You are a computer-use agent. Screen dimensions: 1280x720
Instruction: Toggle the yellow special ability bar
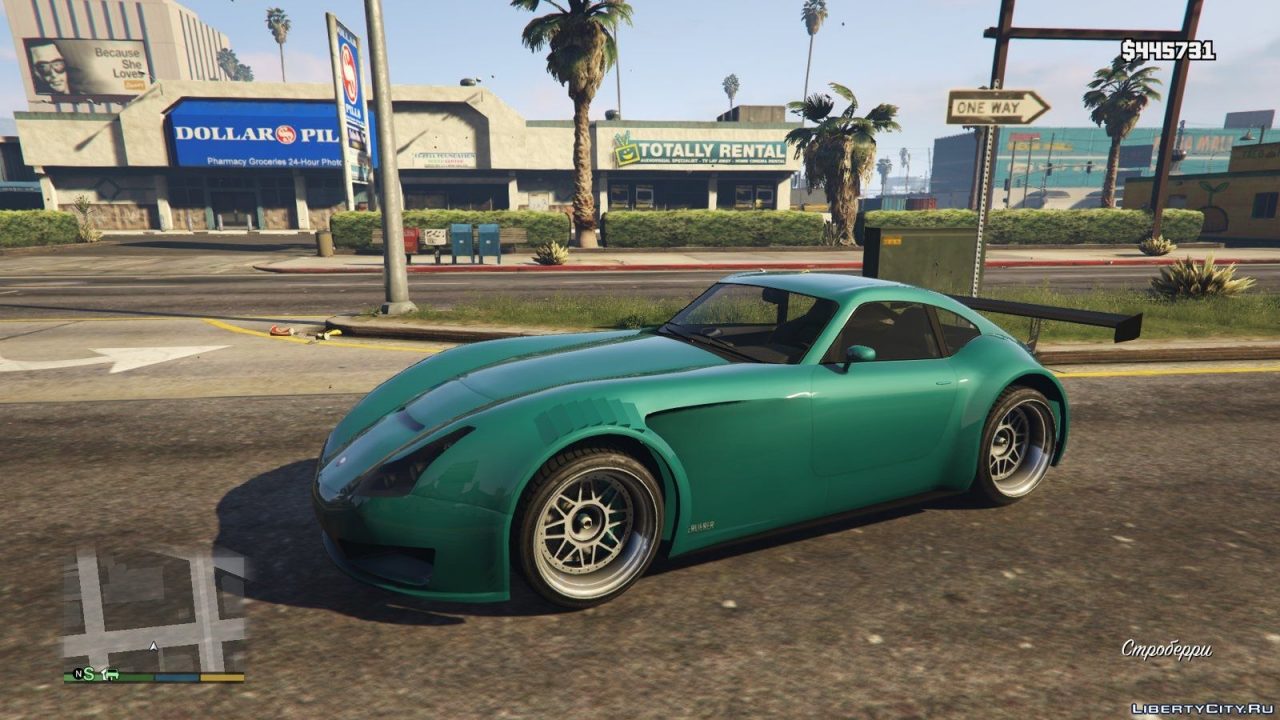[x=222, y=676]
